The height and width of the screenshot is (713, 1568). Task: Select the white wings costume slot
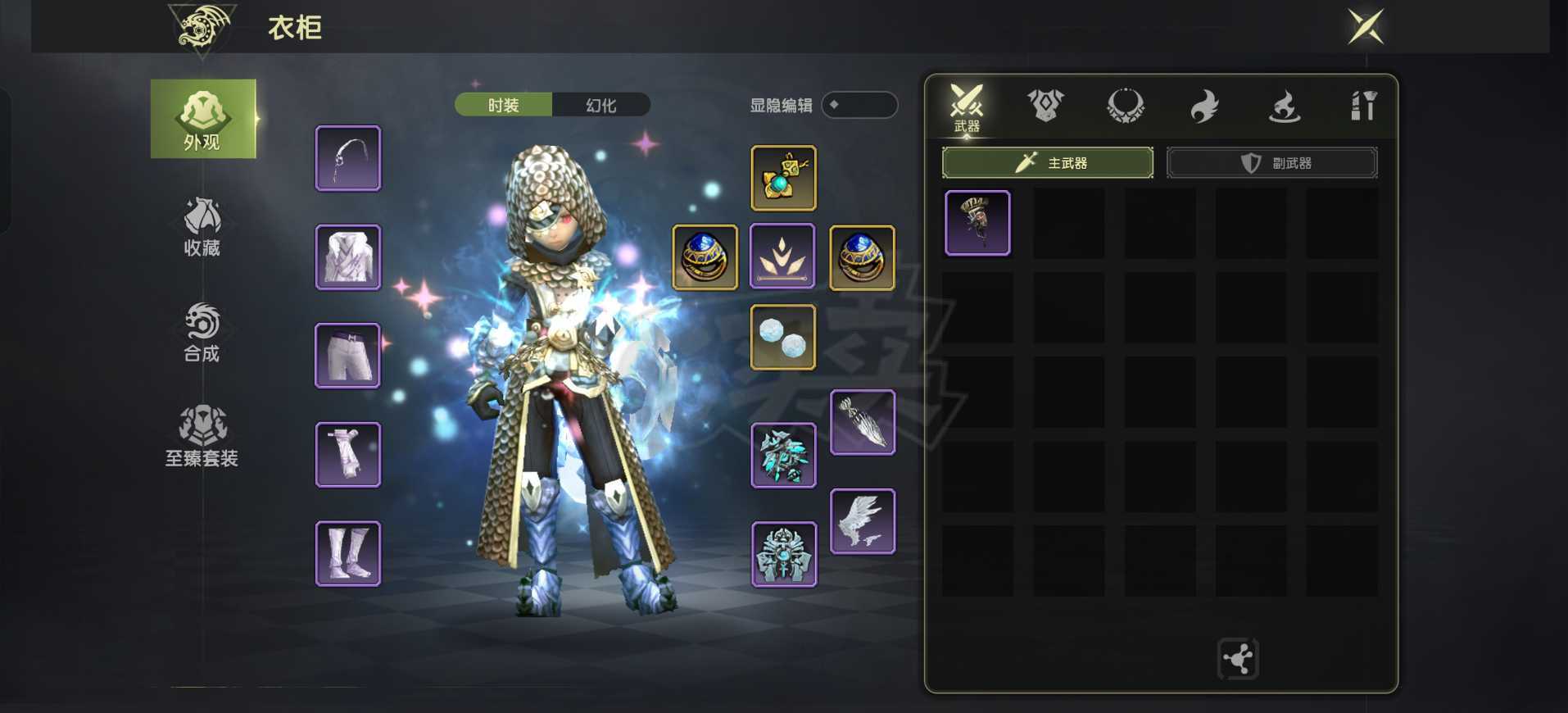tap(863, 521)
